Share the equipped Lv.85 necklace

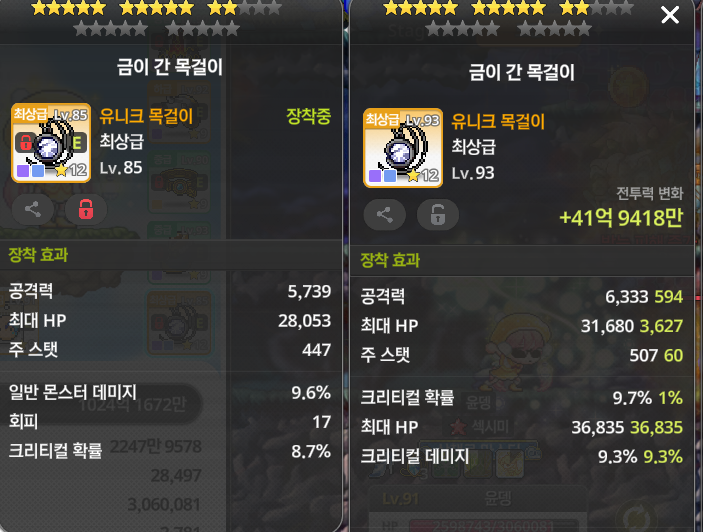click(33, 209)
